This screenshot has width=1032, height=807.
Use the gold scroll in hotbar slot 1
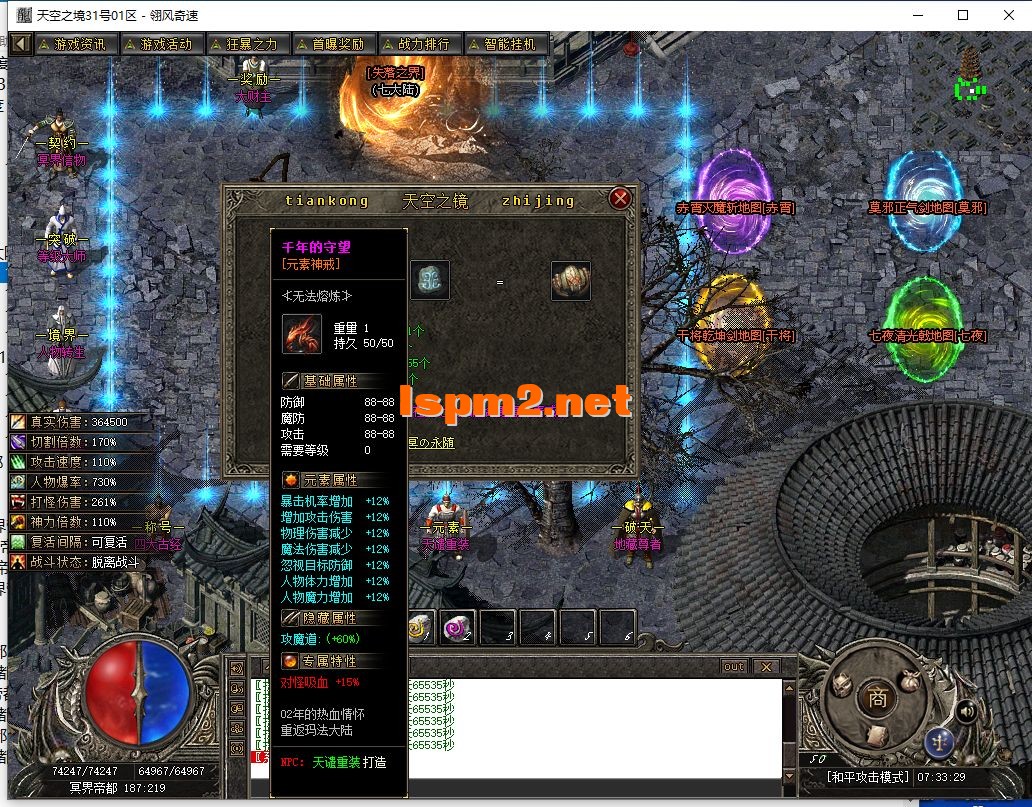click(x=421, y=627)
